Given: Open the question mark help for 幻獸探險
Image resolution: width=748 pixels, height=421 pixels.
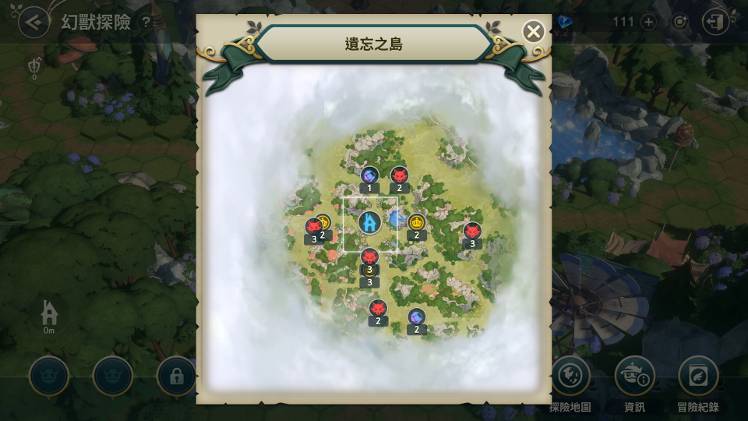Looking at the screenshot, I should (146, 22).
